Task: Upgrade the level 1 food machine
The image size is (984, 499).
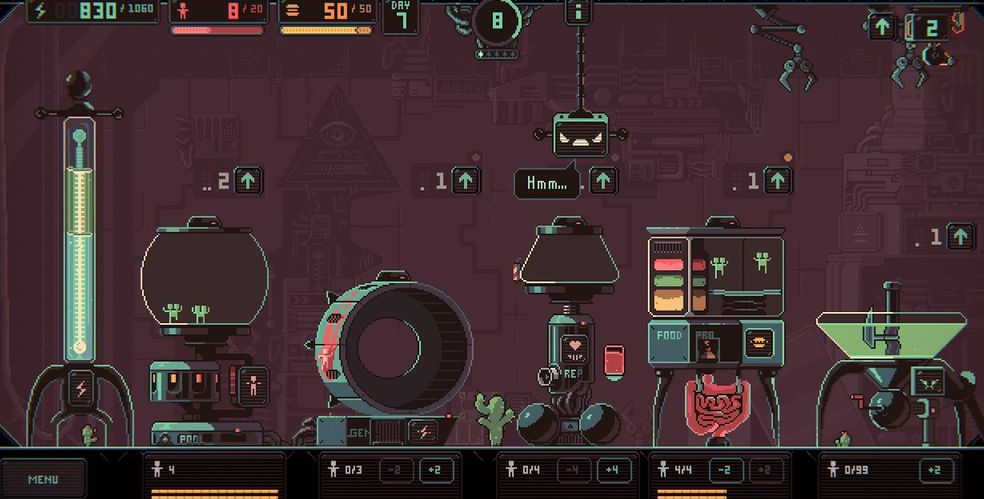Action: [x=778, y=181]
